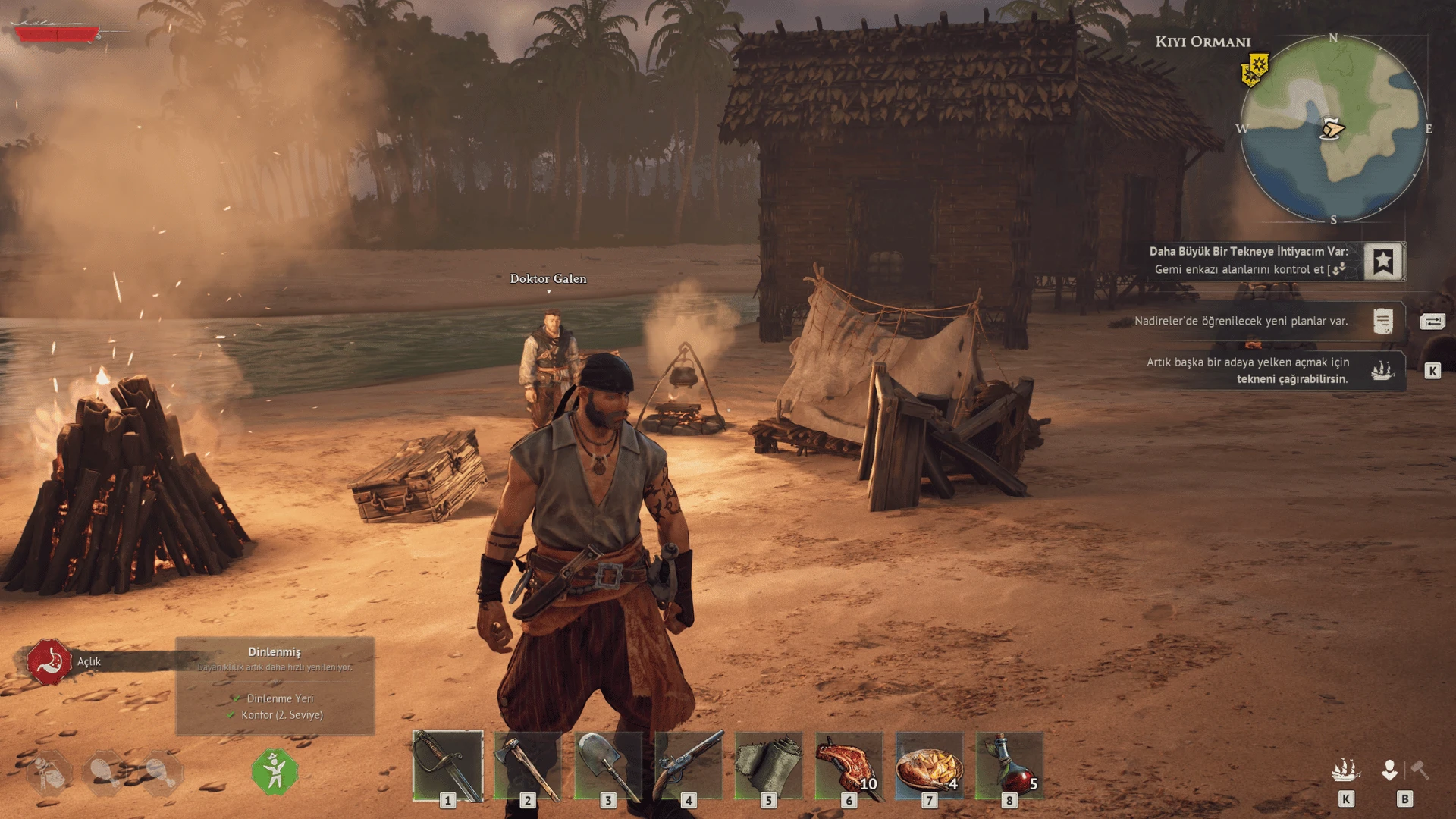The width and height of the screenshot is (1456, 819).
Task: Choose the shovel hotbar slot
Action: pos(608,766)
